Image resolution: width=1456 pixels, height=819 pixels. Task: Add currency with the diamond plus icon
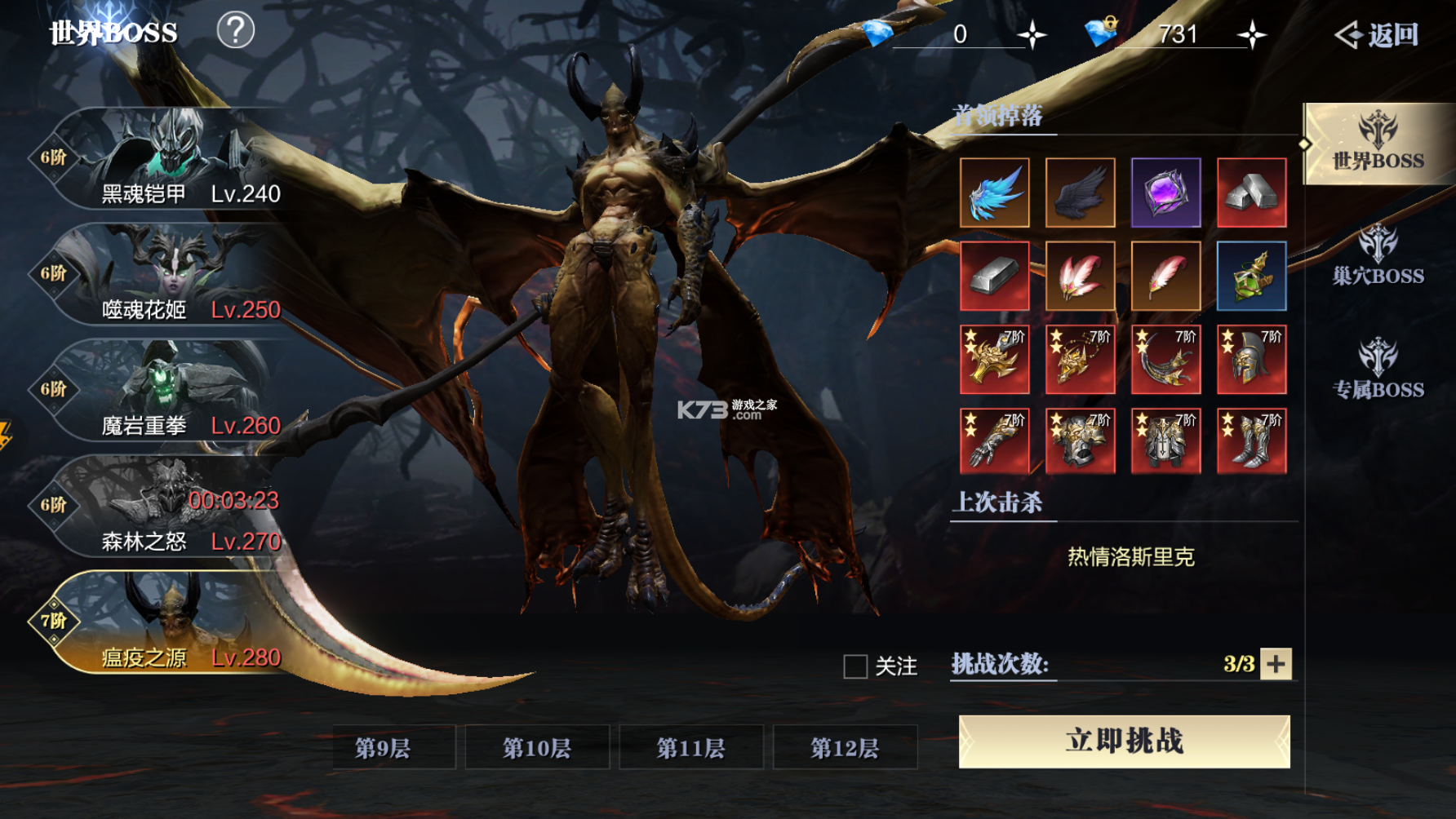point(1249,34)
